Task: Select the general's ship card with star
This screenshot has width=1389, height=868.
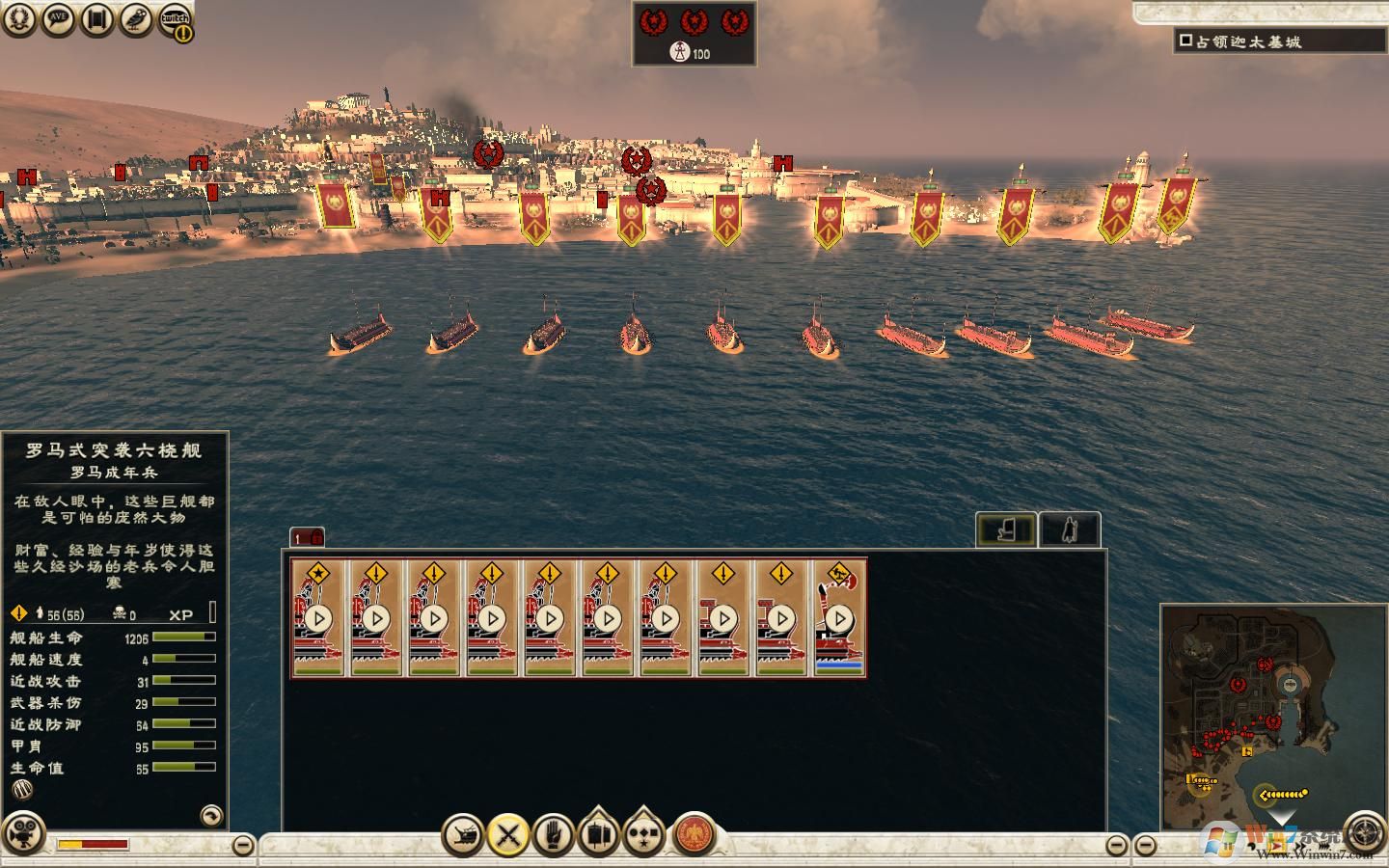Action: (318, 617)
